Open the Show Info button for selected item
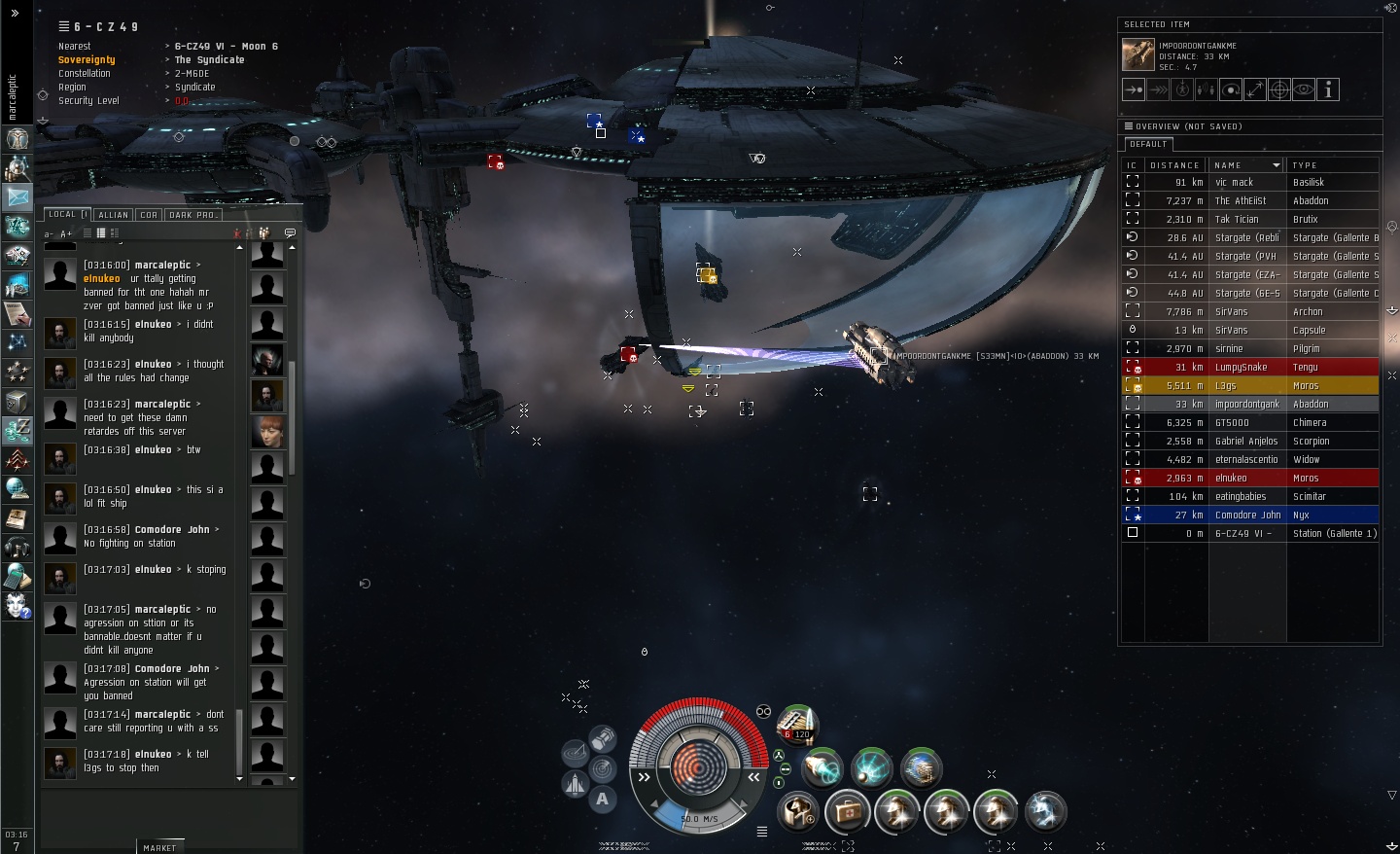This screenshot has width=1400, height=854. pyautogui.click(x=1328, y=89)
